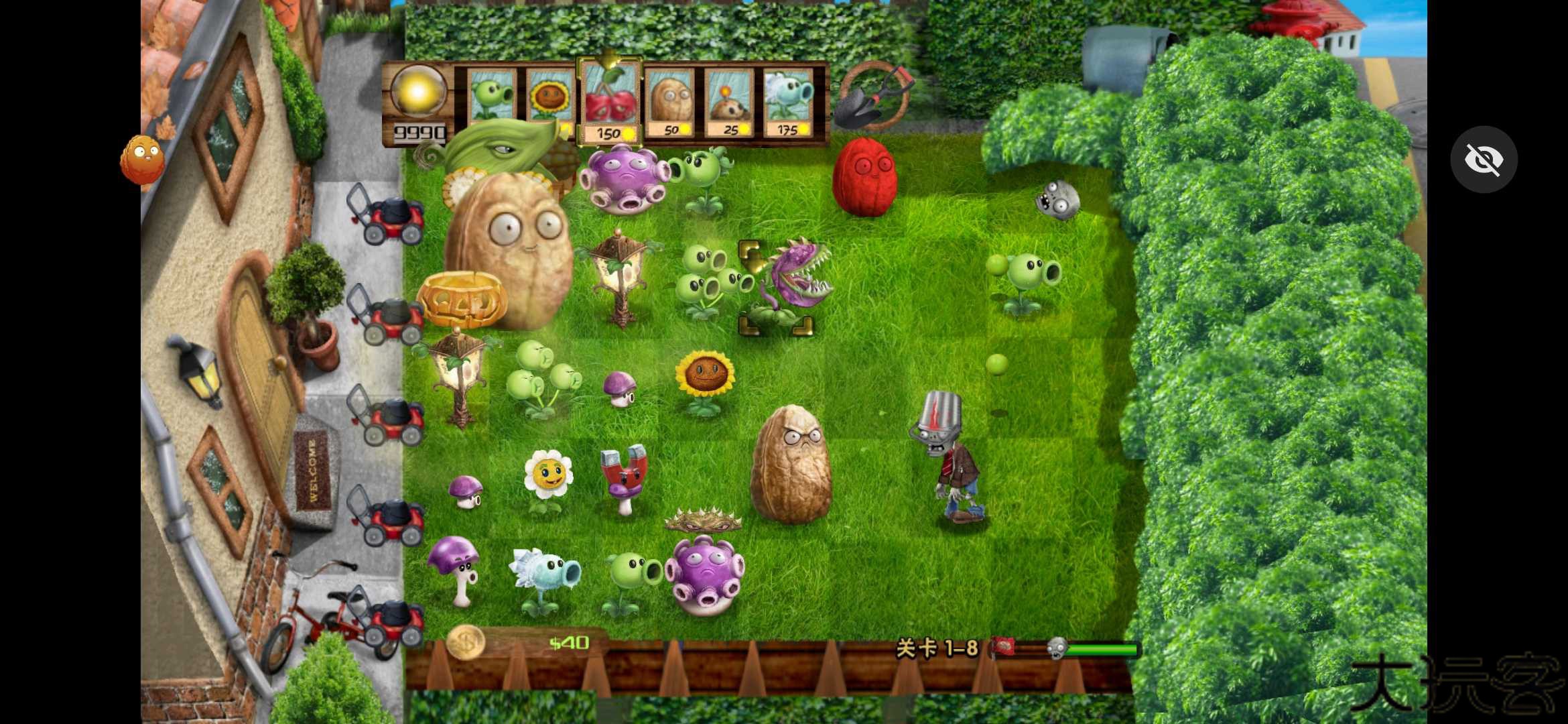Select the Wall-nut seed packet costing 50

670,103
